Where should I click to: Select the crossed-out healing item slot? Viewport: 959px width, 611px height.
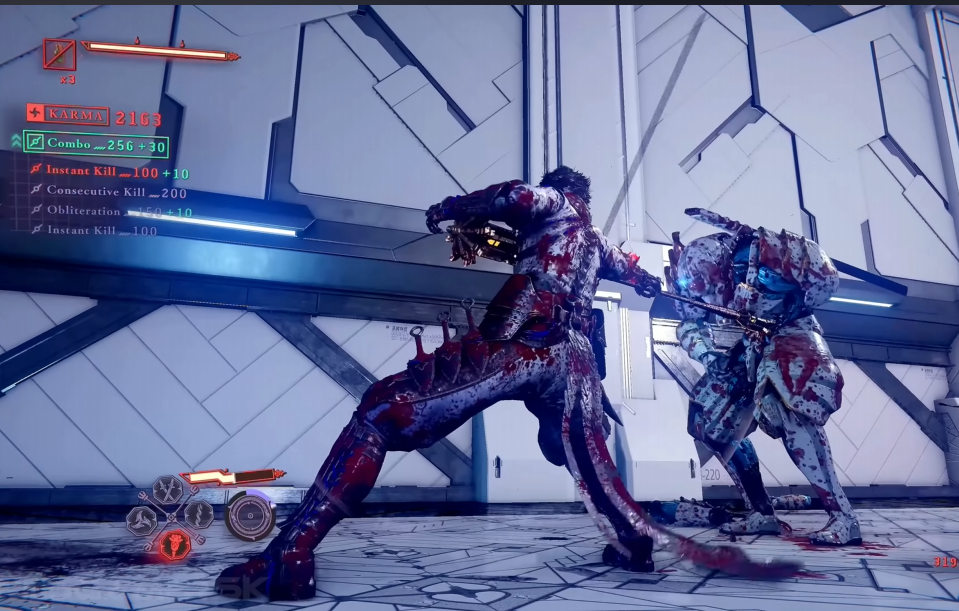coord(59,54)
